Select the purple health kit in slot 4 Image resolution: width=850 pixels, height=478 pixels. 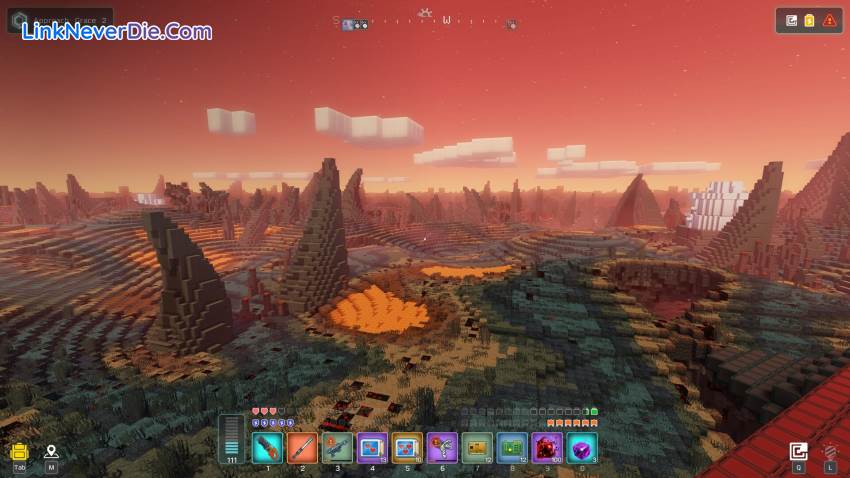click(372, 447)
